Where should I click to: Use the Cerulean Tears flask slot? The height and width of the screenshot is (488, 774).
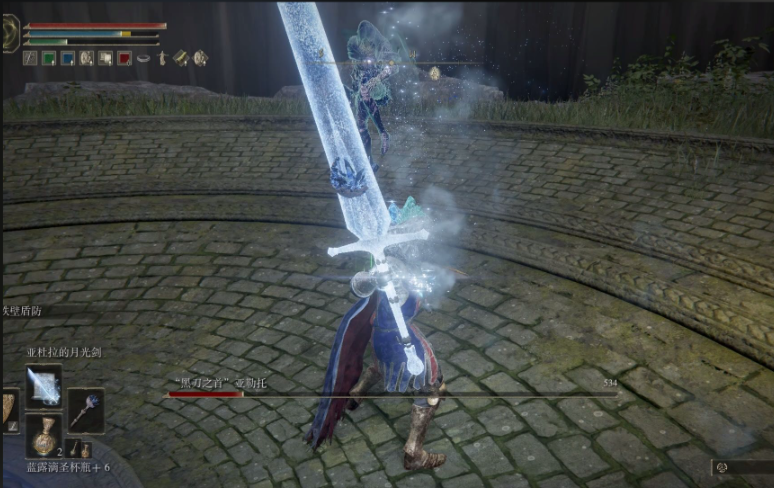(43, 436)
